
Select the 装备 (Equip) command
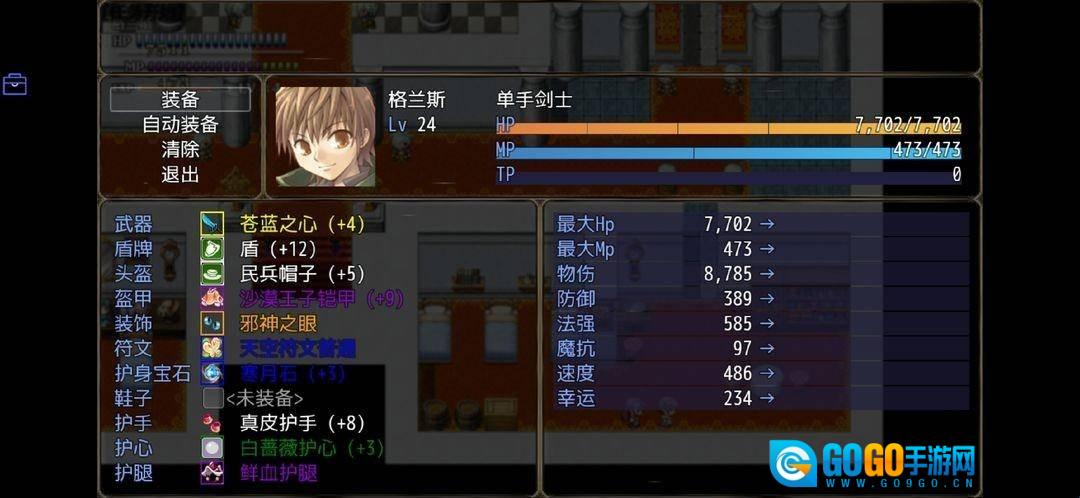tap(180, 100)
